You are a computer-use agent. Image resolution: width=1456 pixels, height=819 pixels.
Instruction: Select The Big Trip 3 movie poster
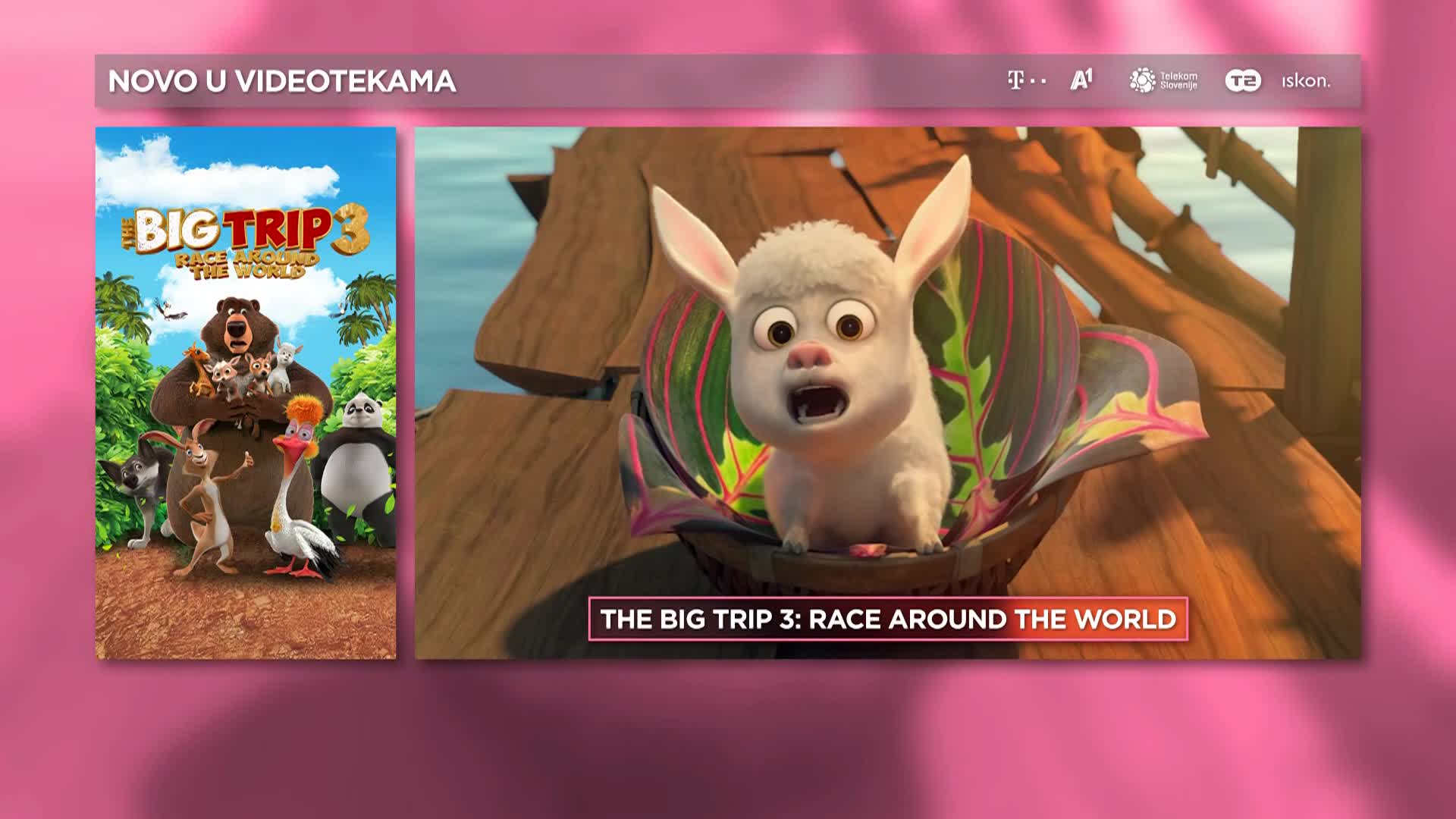(x=246, y=393)
